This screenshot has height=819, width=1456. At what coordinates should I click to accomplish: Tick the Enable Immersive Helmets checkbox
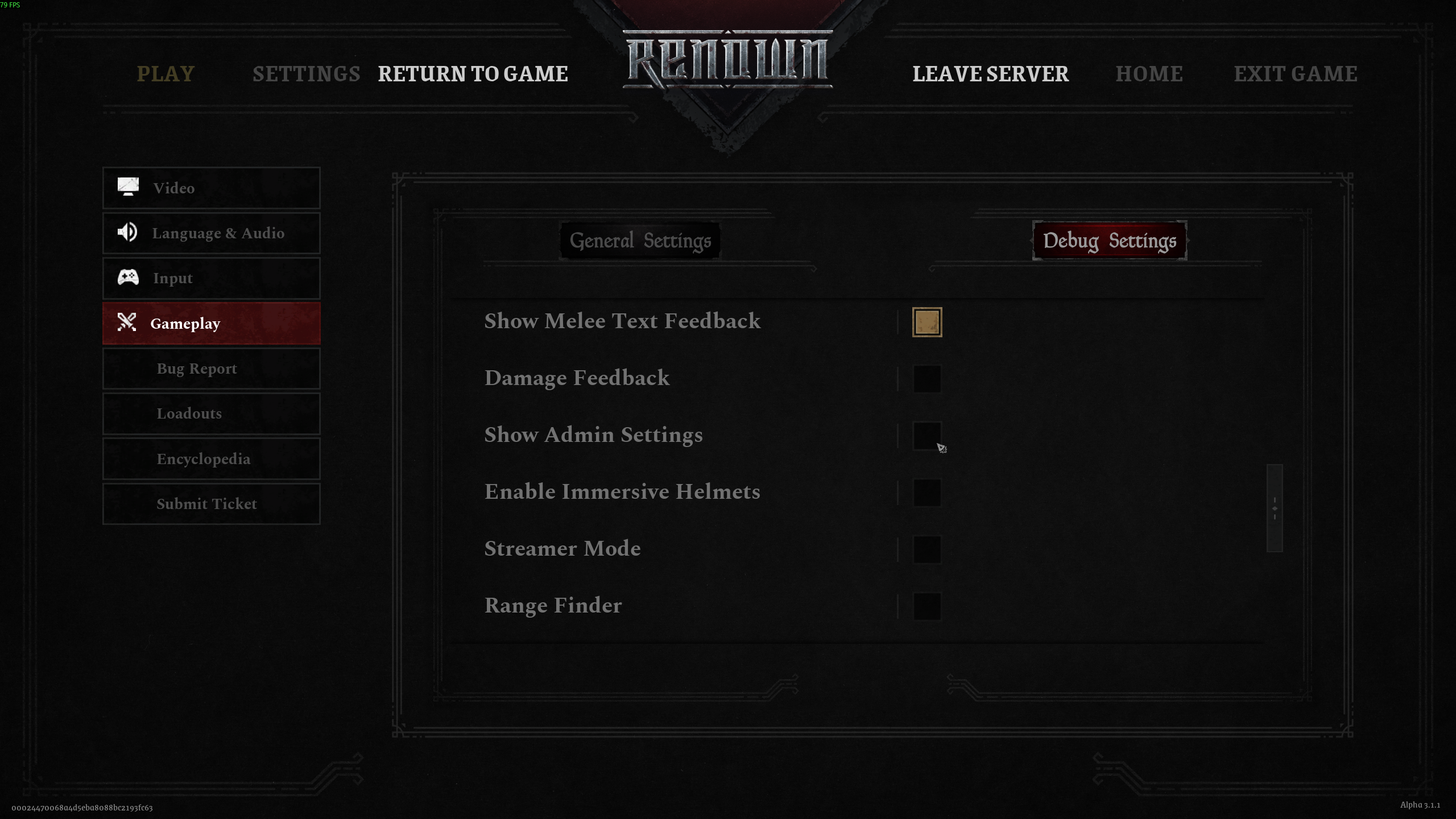926,493
